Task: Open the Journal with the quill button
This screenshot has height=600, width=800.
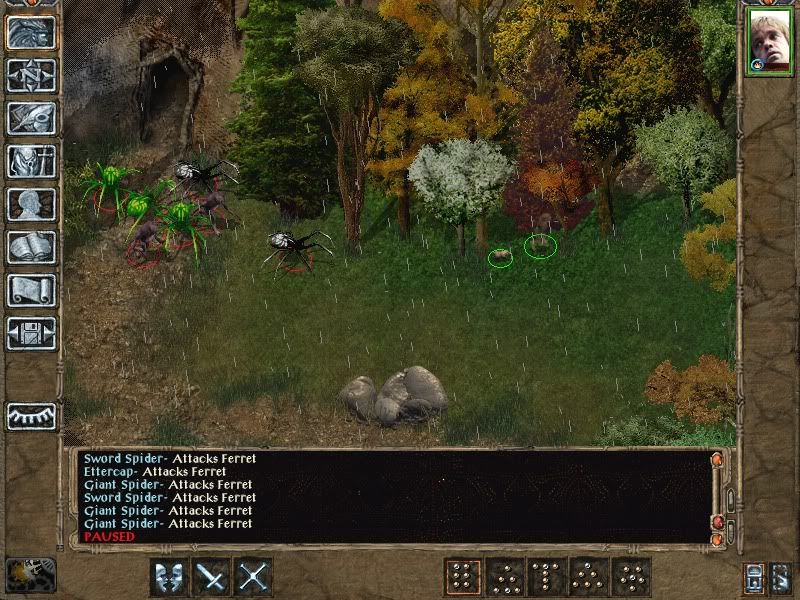Action: 31,119
